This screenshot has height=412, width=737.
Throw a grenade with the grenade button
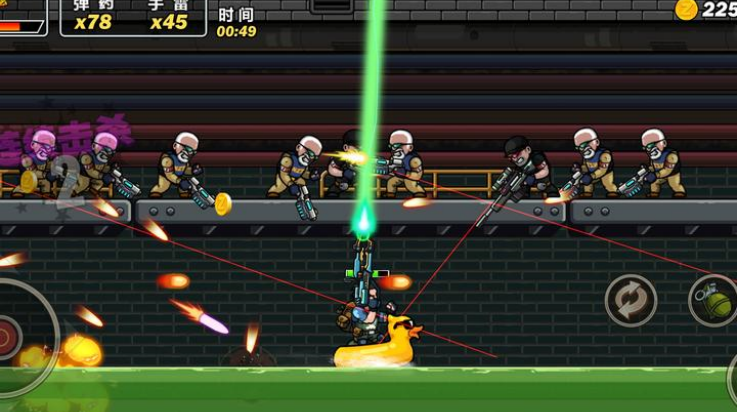point(714,300)
